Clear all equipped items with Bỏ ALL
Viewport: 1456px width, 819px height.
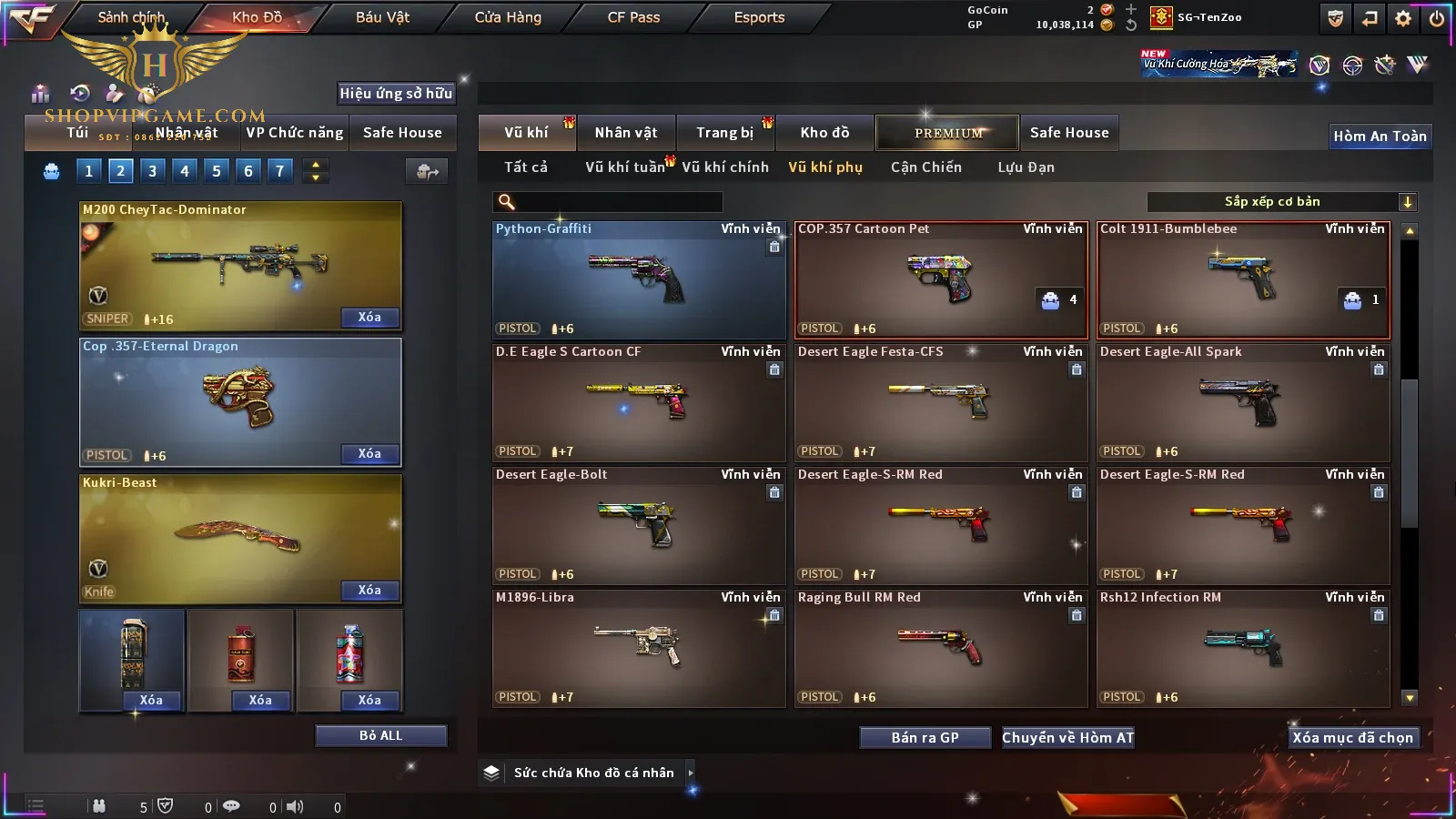click(380, 736)
